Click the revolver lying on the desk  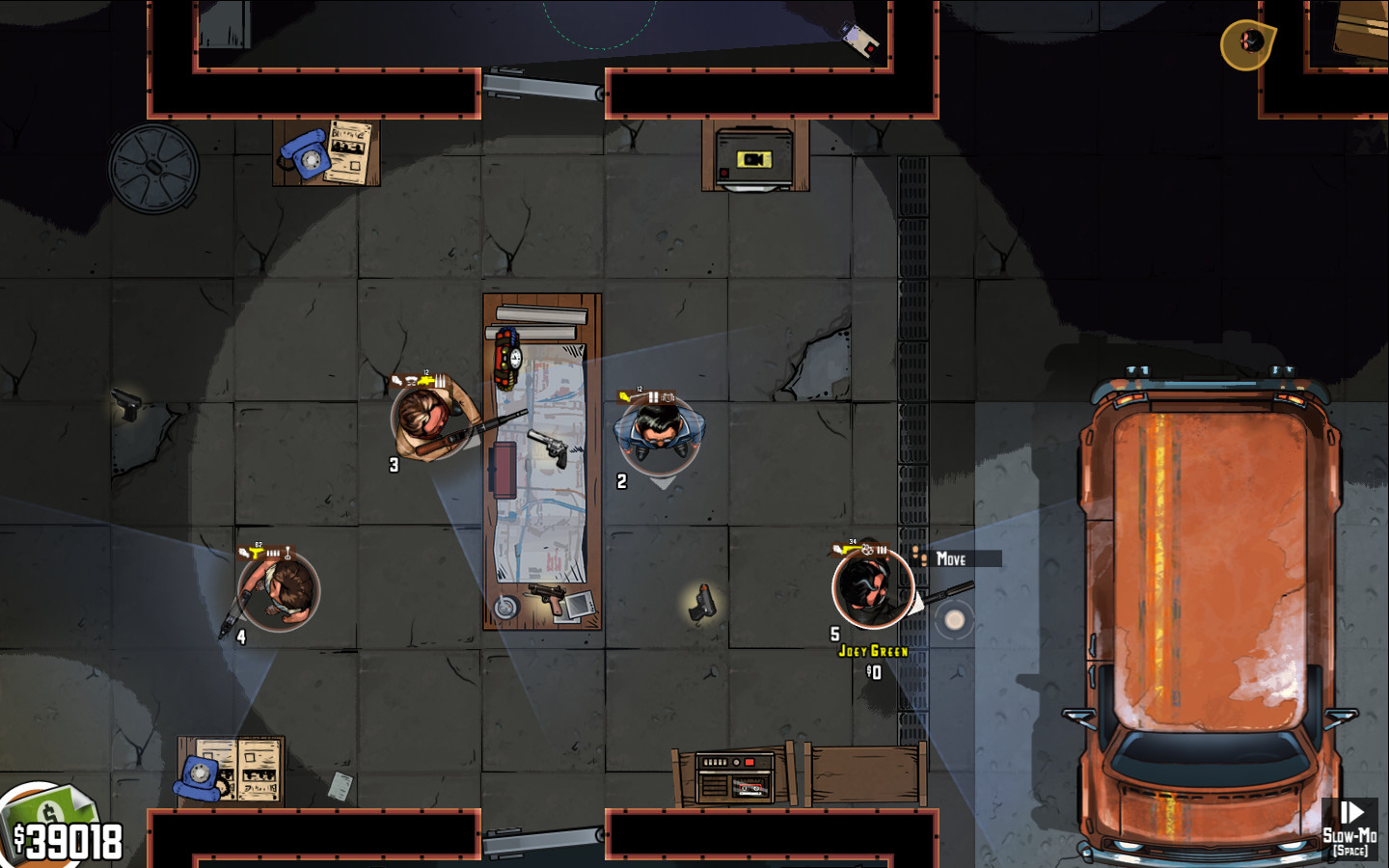tap(550, 447)
